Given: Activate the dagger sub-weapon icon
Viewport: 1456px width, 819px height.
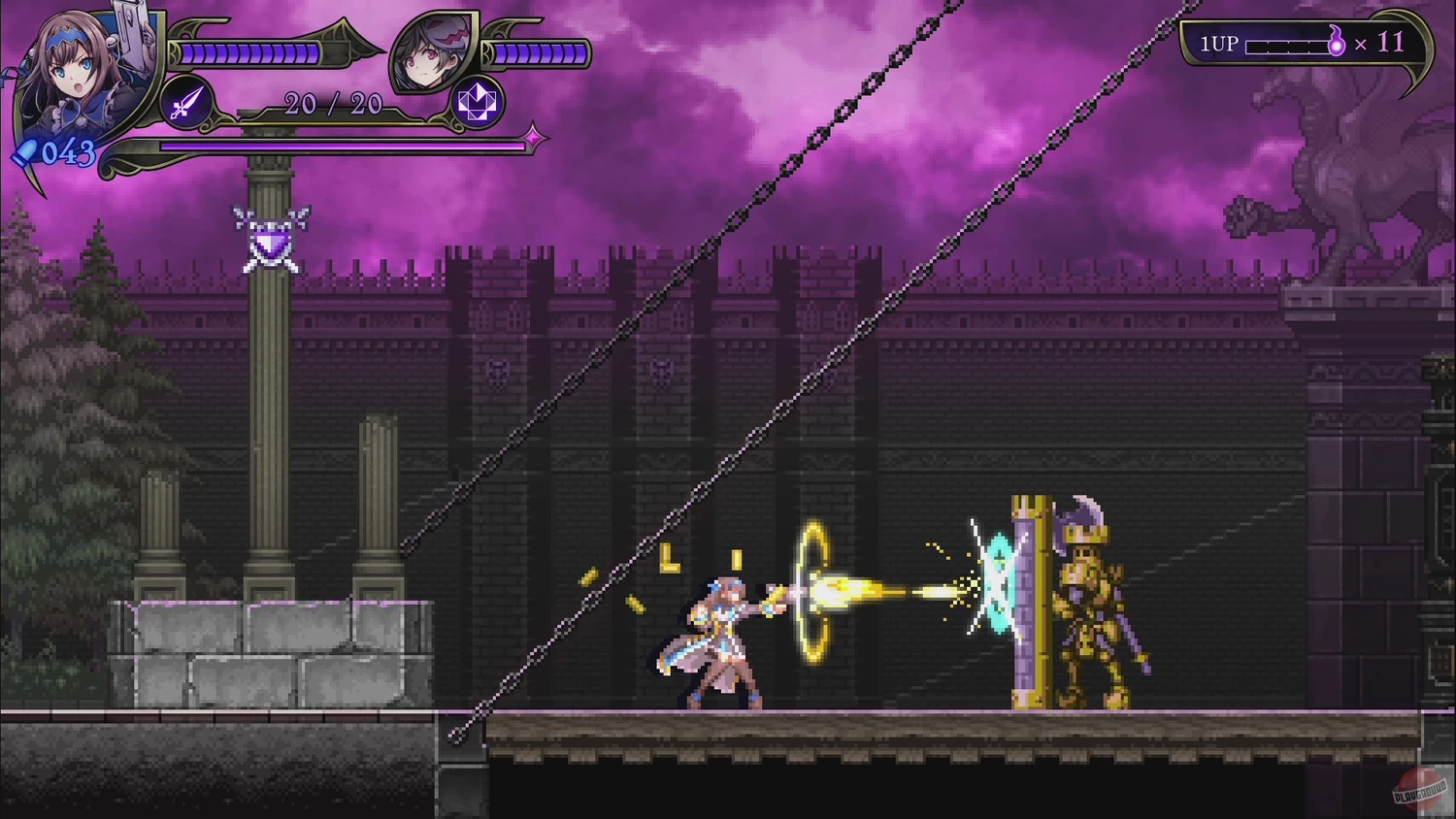Looking at the screenshot, I should (x=187, y=103).
